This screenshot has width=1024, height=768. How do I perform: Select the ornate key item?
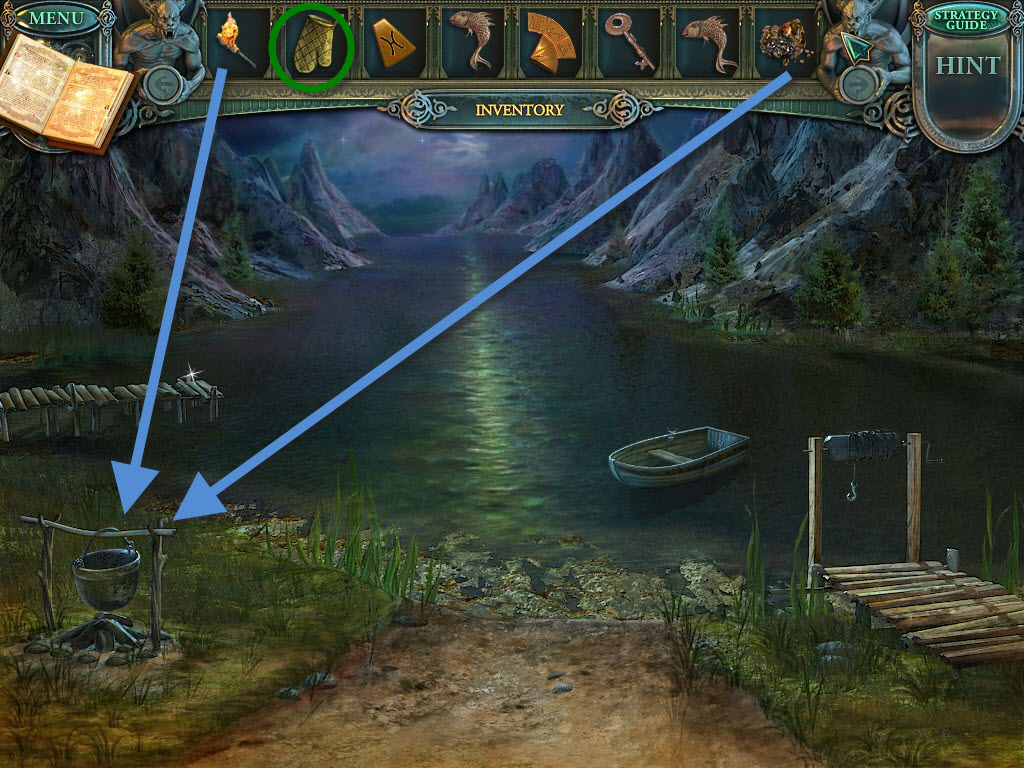point(631,43)
